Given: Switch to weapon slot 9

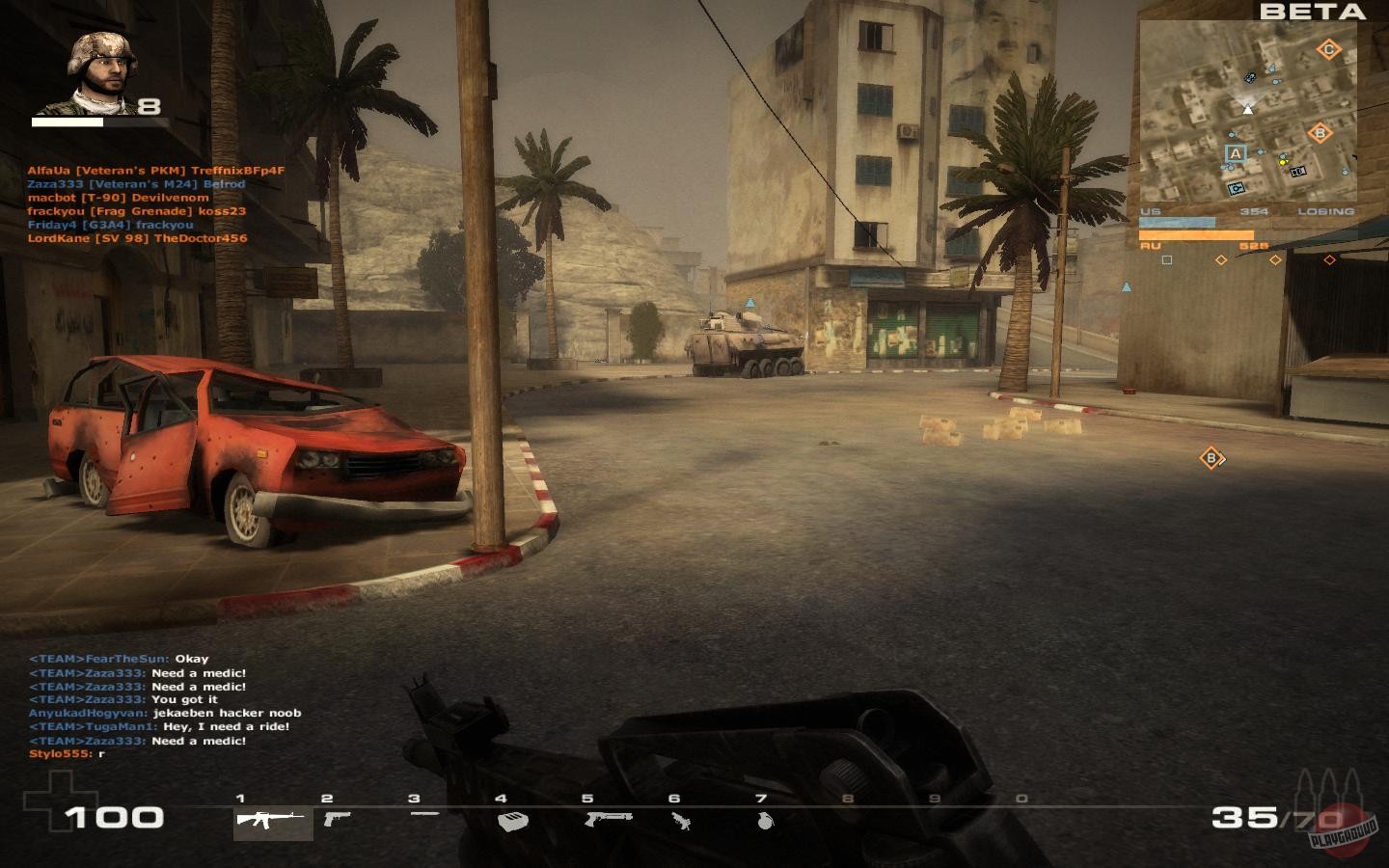Looking at the screenshot, I should (933, 814).
